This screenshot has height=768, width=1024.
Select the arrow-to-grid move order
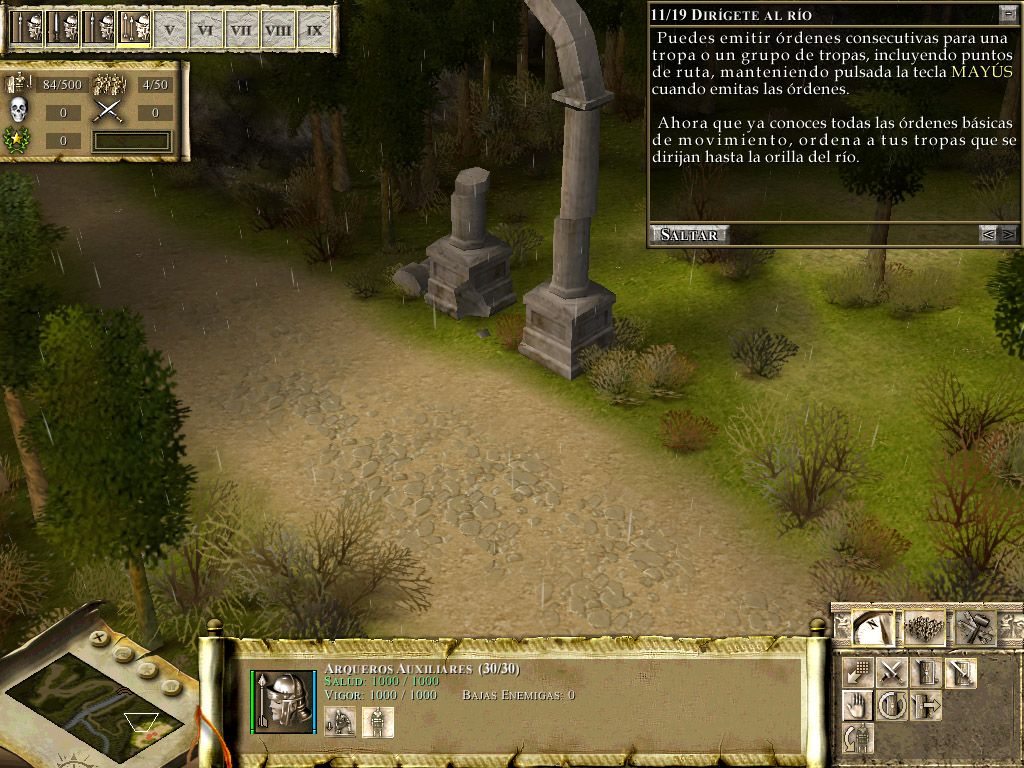pyautogui.click(x=858, y=673)
